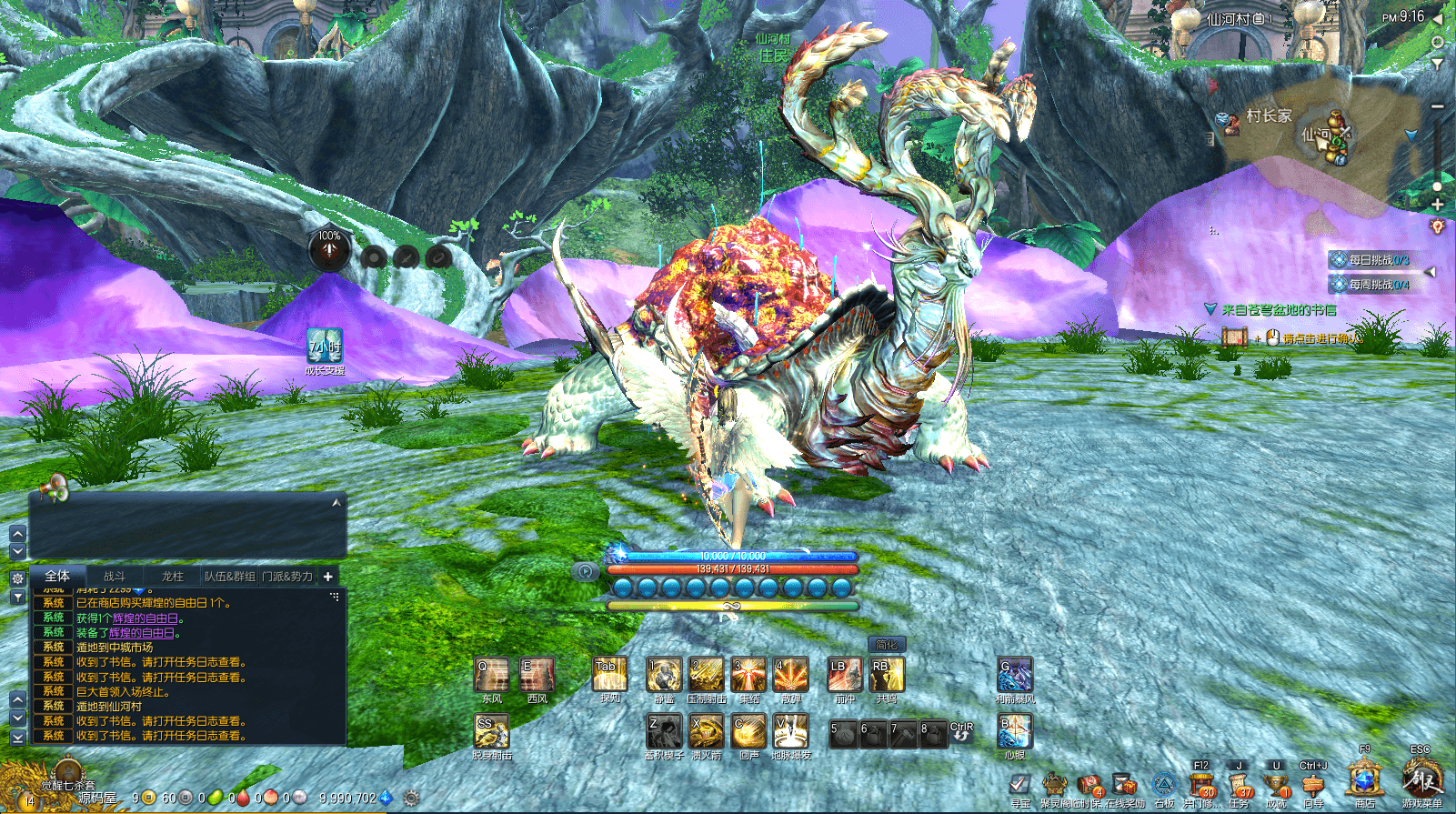Select the 每日挑战 daily challenge tracker
This screenshot has height=814, width=1456.
[x=1378, y=260]
